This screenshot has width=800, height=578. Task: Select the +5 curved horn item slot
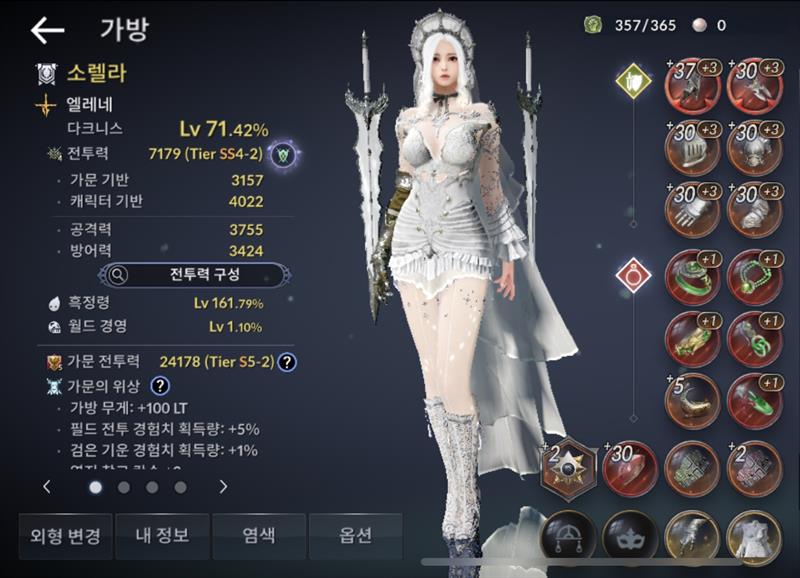click(693, 401)
